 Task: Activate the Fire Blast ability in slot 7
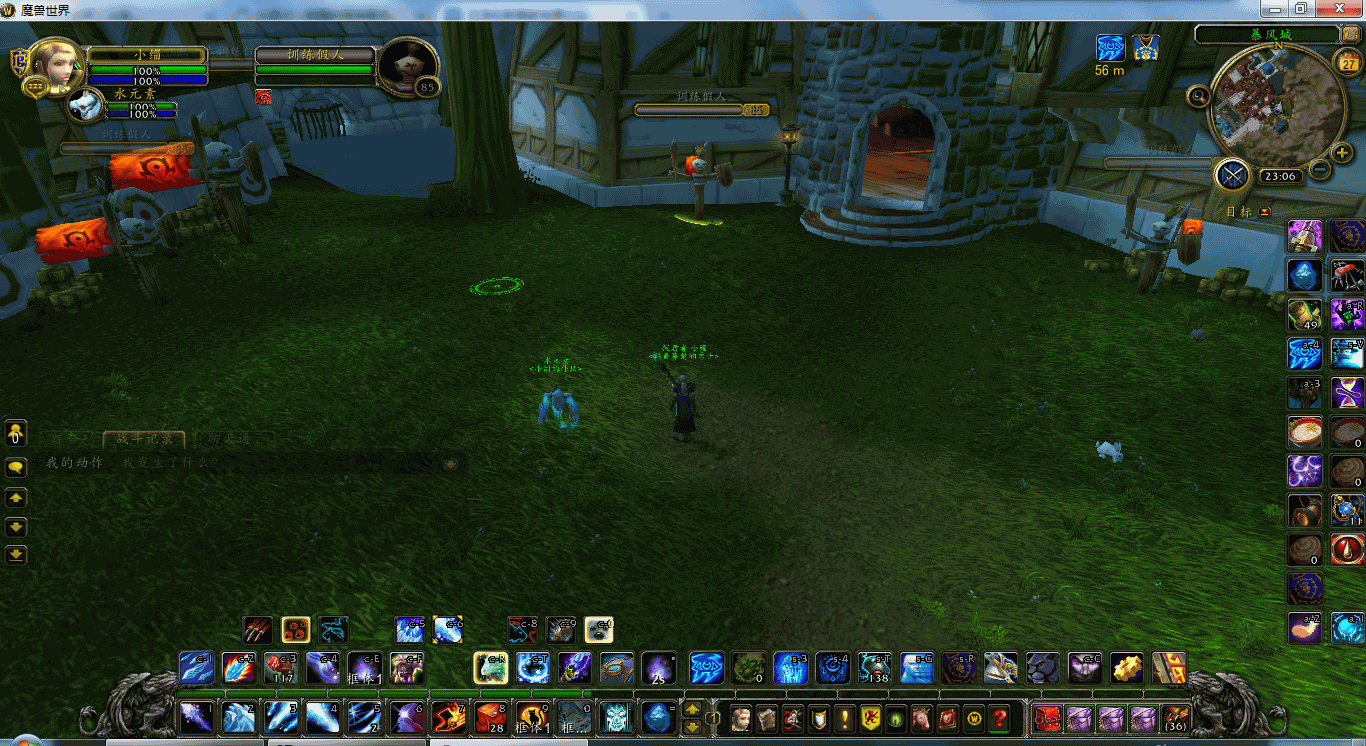tap(448, 718)
